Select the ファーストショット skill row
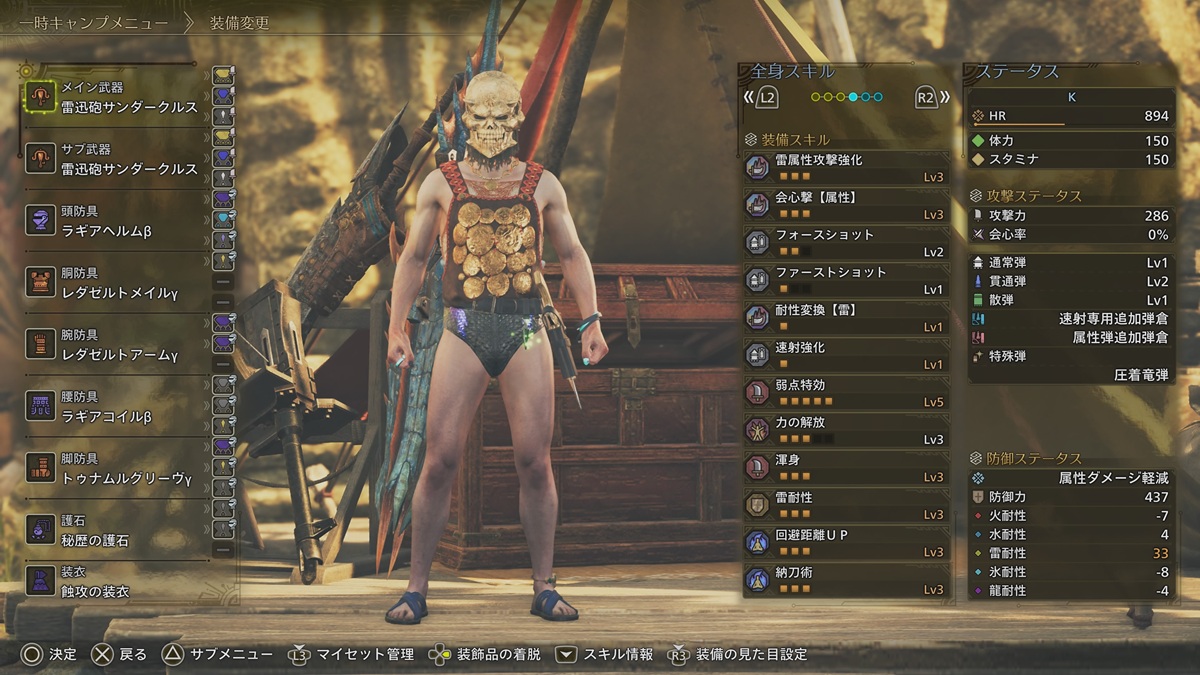The image size is (1200, 675). (x=846, y=280)
